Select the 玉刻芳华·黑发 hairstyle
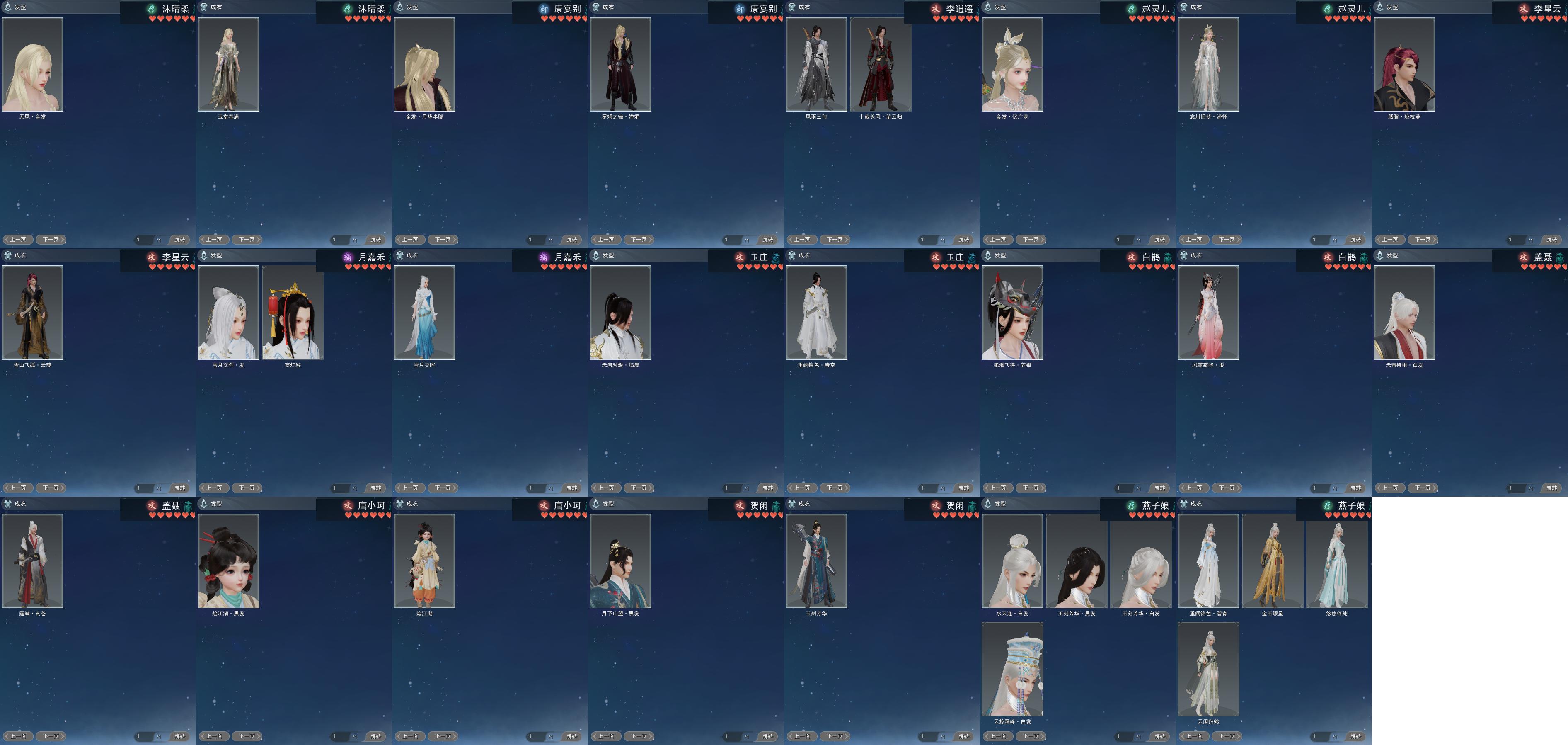 pyautogui.click(x=1076, y=561)
